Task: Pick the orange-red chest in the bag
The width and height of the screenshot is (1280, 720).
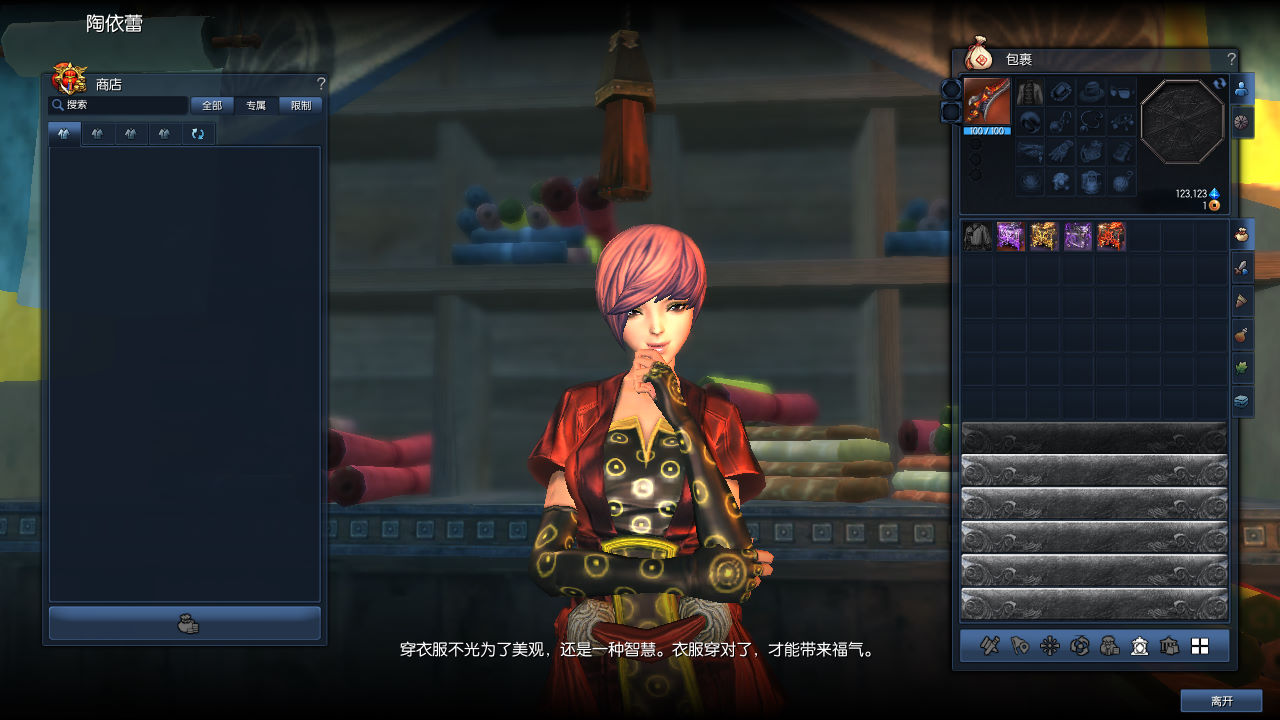Action: pos(1111,237)
